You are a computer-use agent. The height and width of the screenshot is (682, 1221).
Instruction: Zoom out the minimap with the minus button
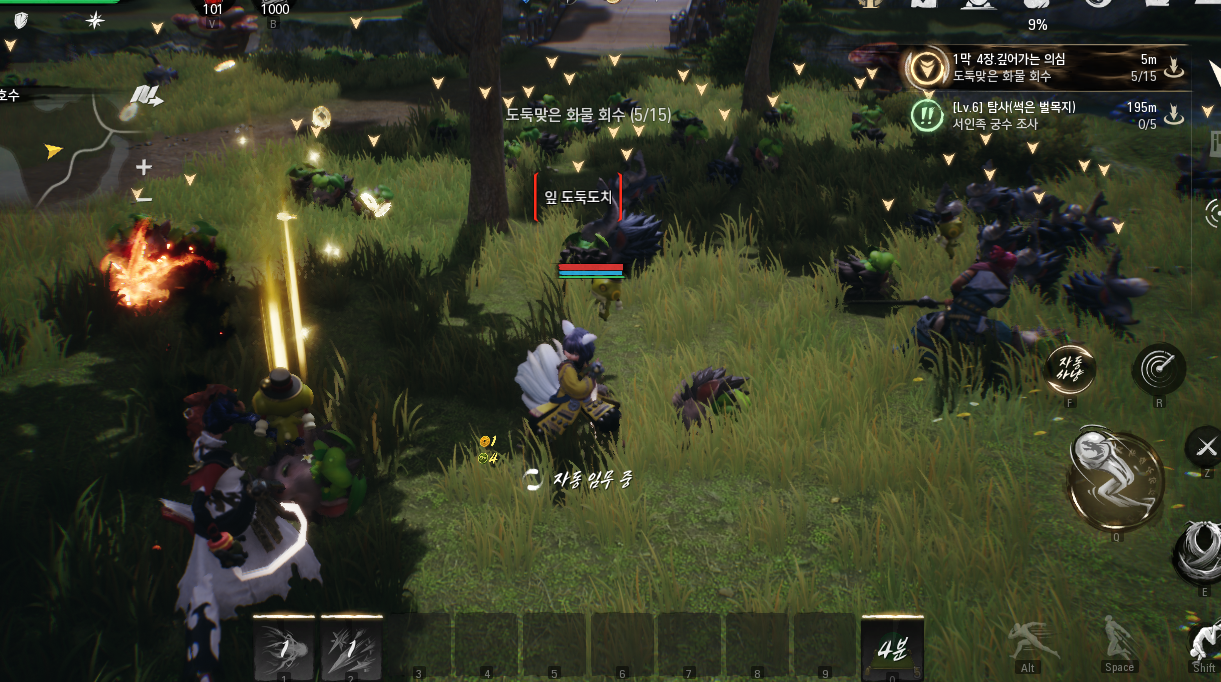[144, 197]
